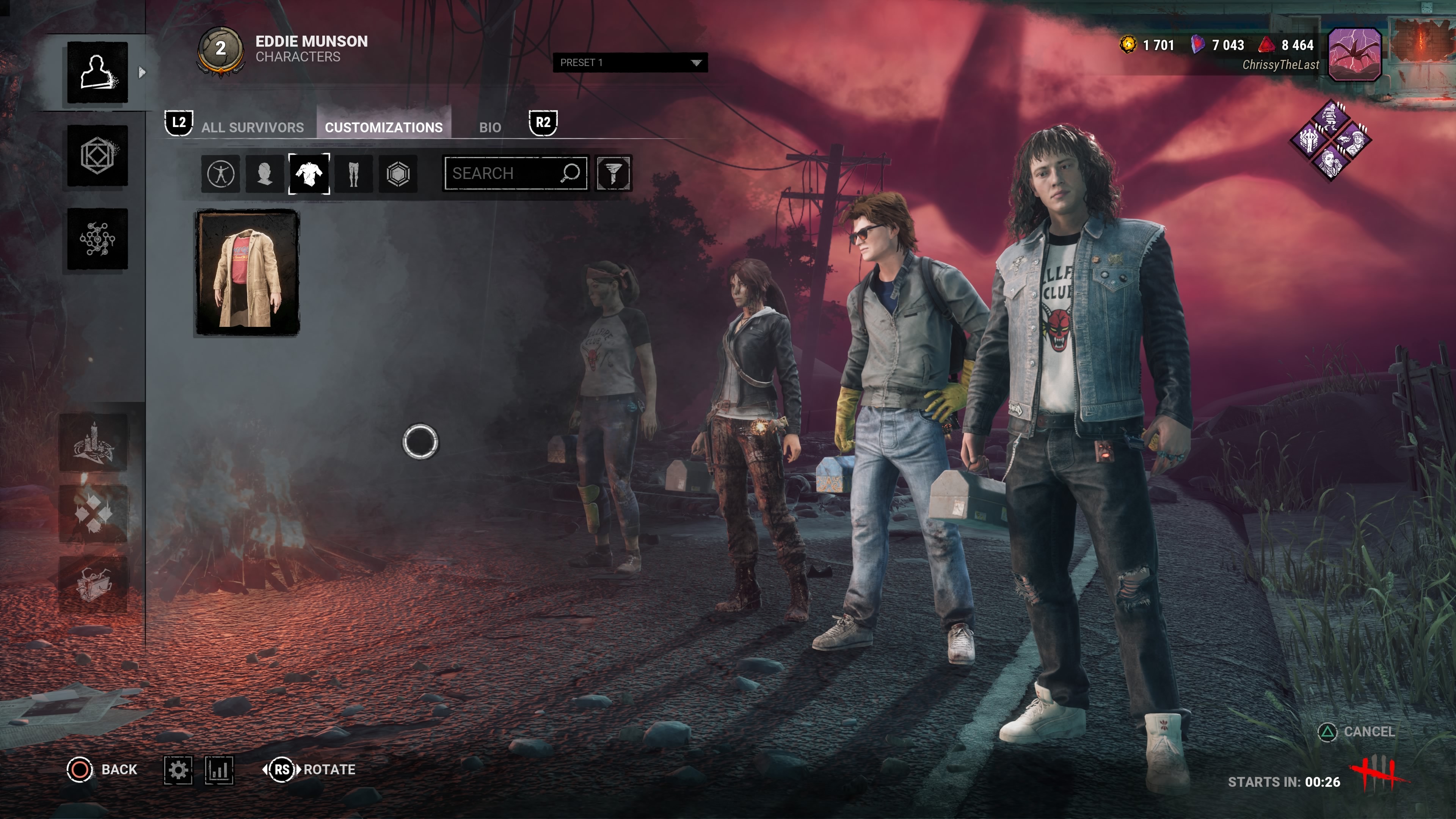Image resolution: width=1456 pixels, height=819 pixels.
Task: Open the Bloodweb node icon
Action: pyautogui.click(x=97, y=238)
